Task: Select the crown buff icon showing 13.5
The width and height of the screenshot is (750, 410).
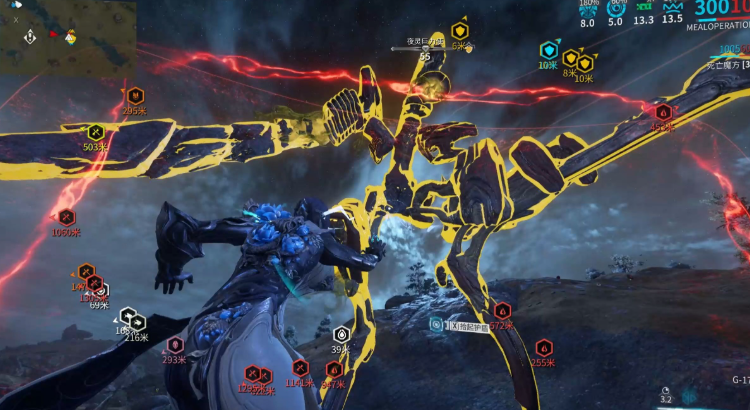Action: click(x=672, y=6)
